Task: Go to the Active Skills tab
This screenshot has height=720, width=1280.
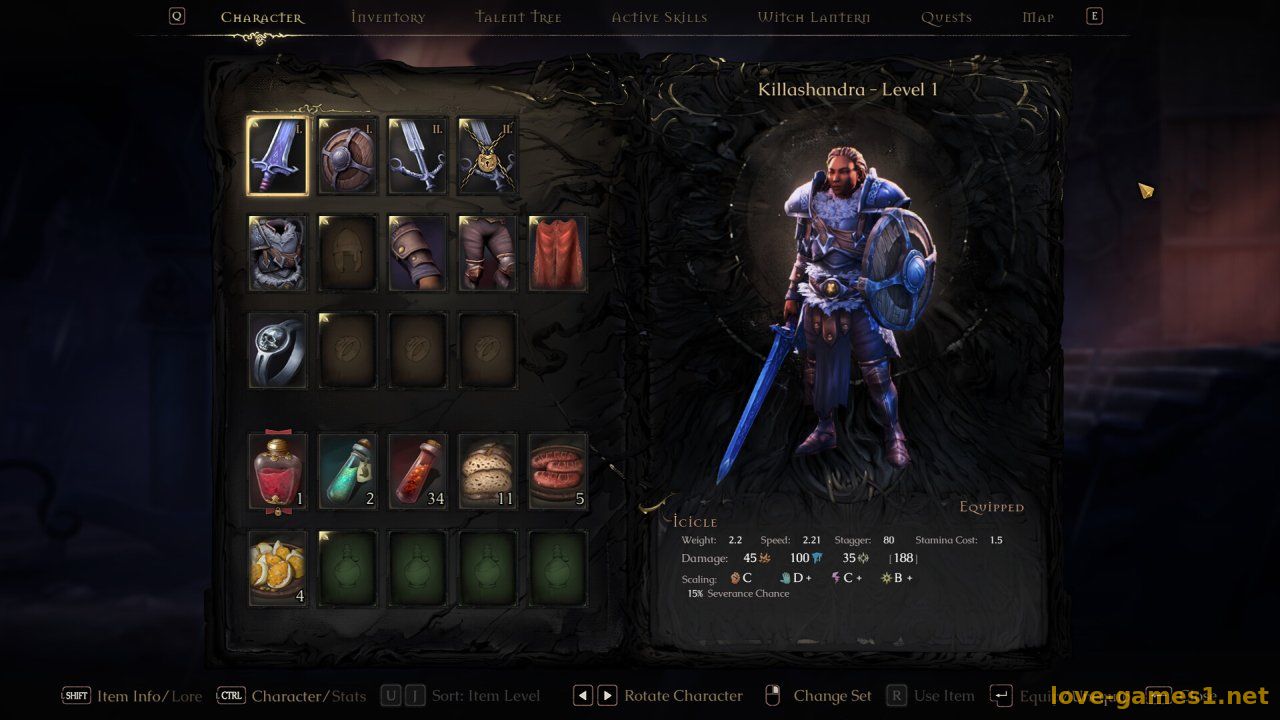Action: [x=659, y=17]
